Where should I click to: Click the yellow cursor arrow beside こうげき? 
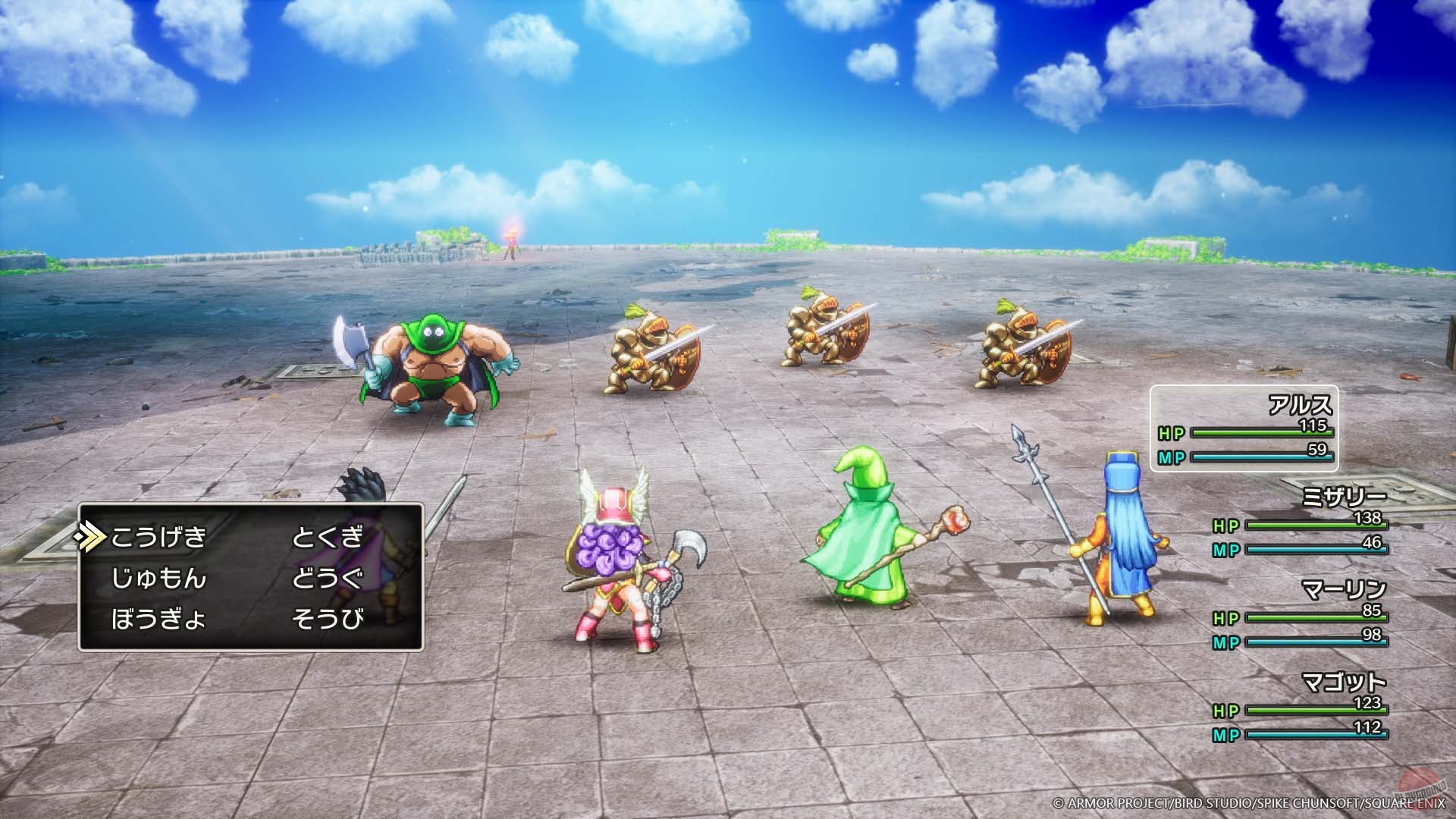point(91,534)
